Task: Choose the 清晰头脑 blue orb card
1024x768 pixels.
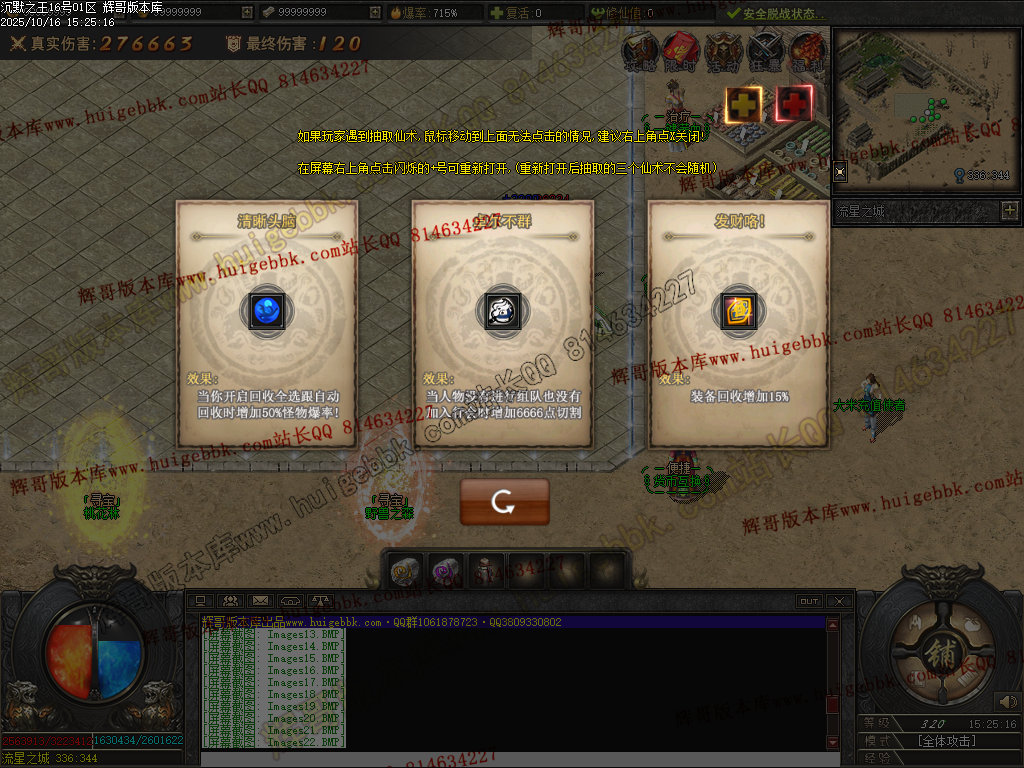Action: pos(267,311)
